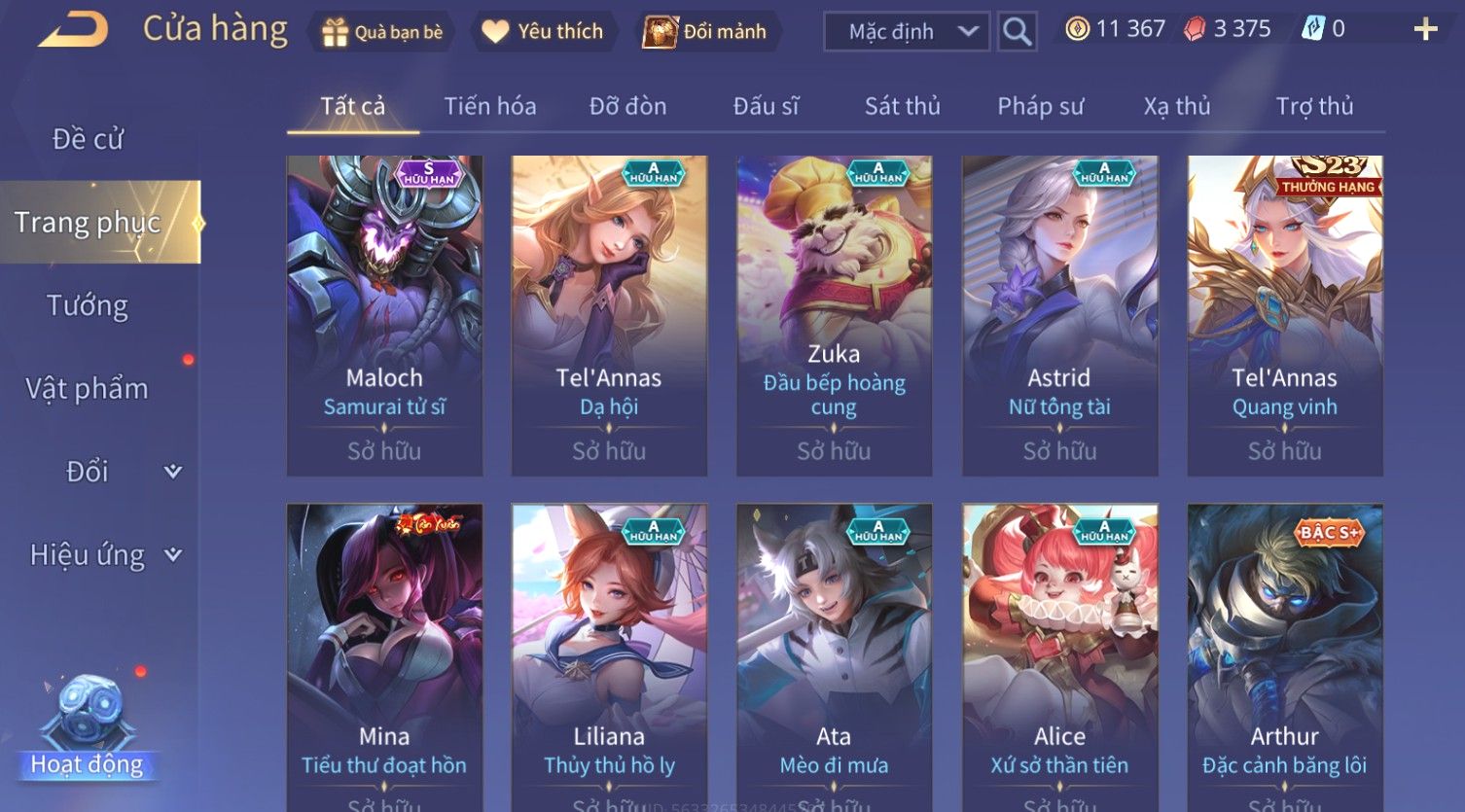Select the Pháp sư category tab
This screenshot has width=1465, height=812.
1040,106
